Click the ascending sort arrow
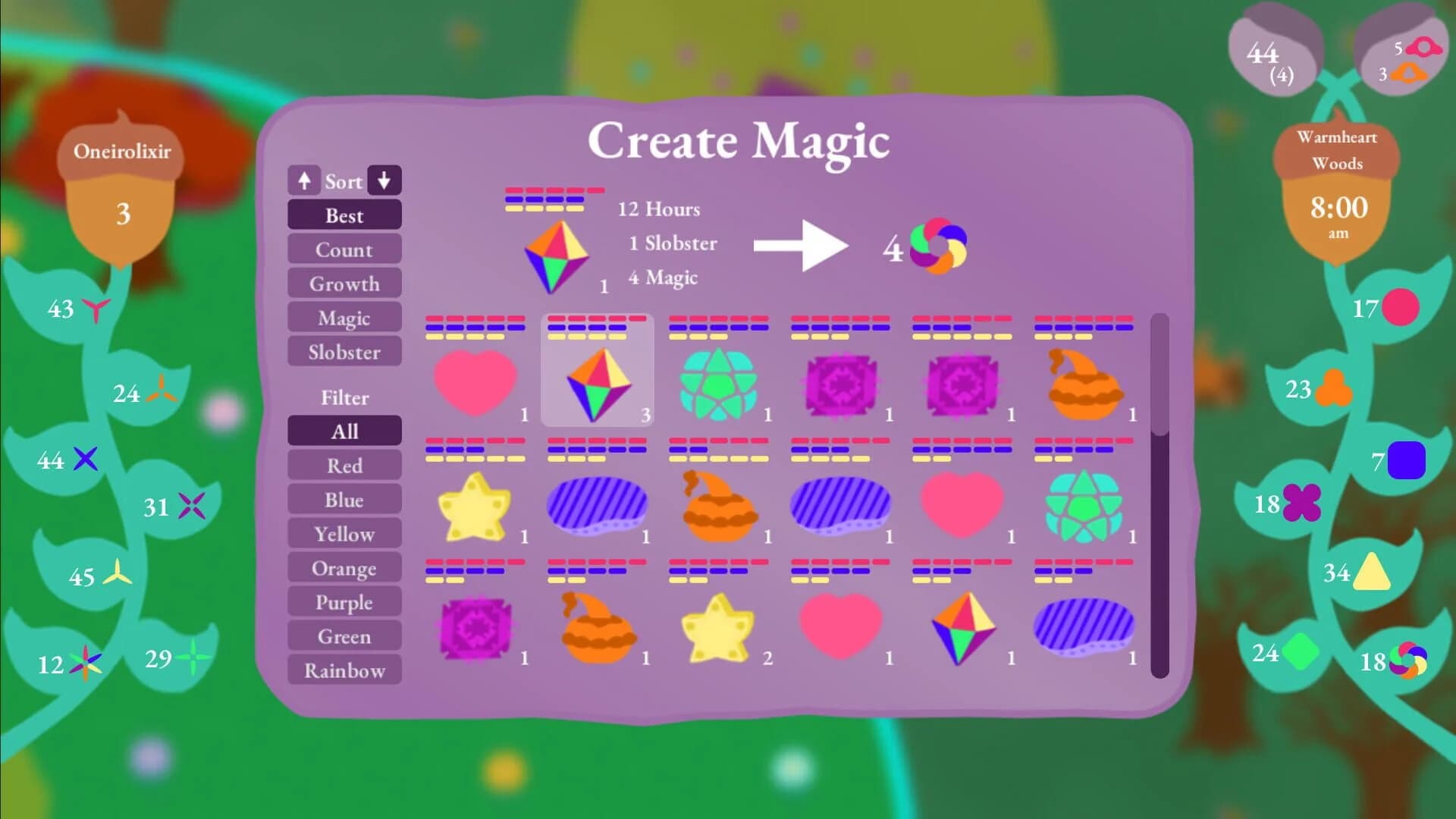 (x=305, y=180)
